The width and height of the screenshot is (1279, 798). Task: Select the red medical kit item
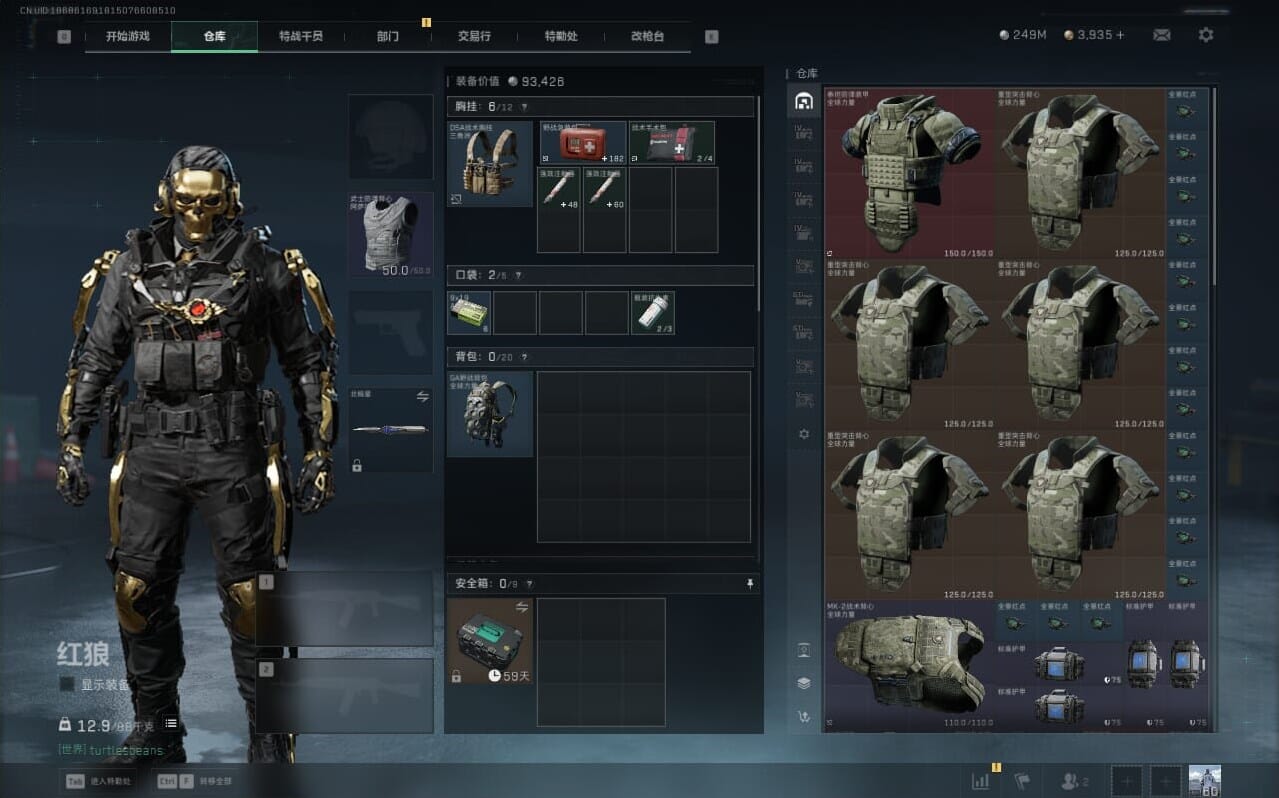(x=583, y=142)
